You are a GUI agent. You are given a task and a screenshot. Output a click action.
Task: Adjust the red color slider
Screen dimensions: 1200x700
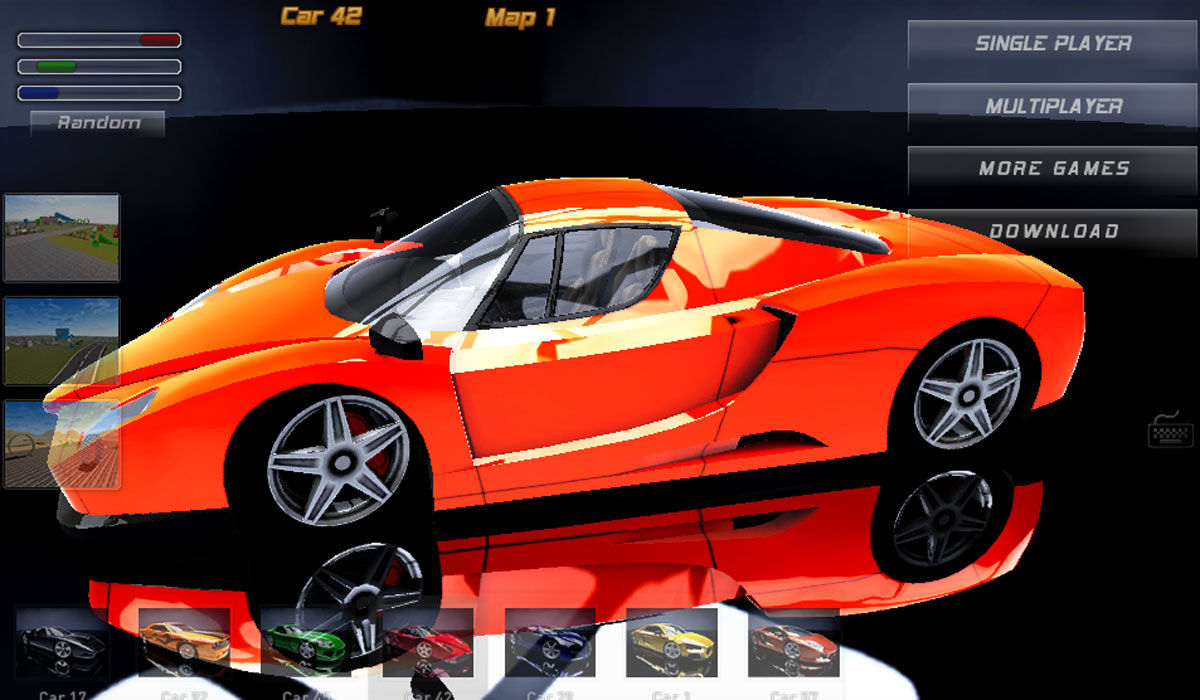pyautogui.click(x=99, y=41)
